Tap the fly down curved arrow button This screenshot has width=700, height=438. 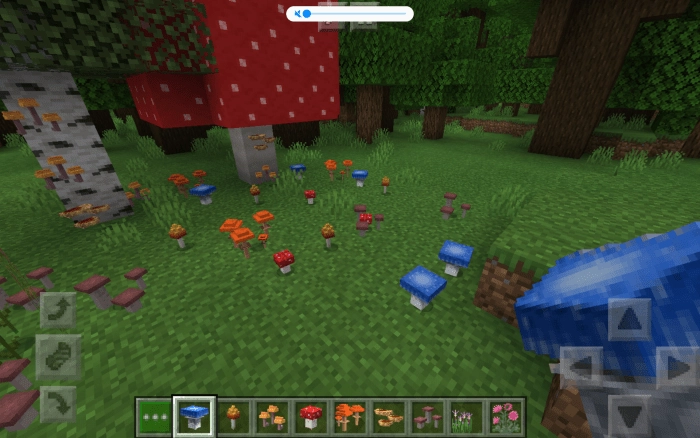pos(58,403)
